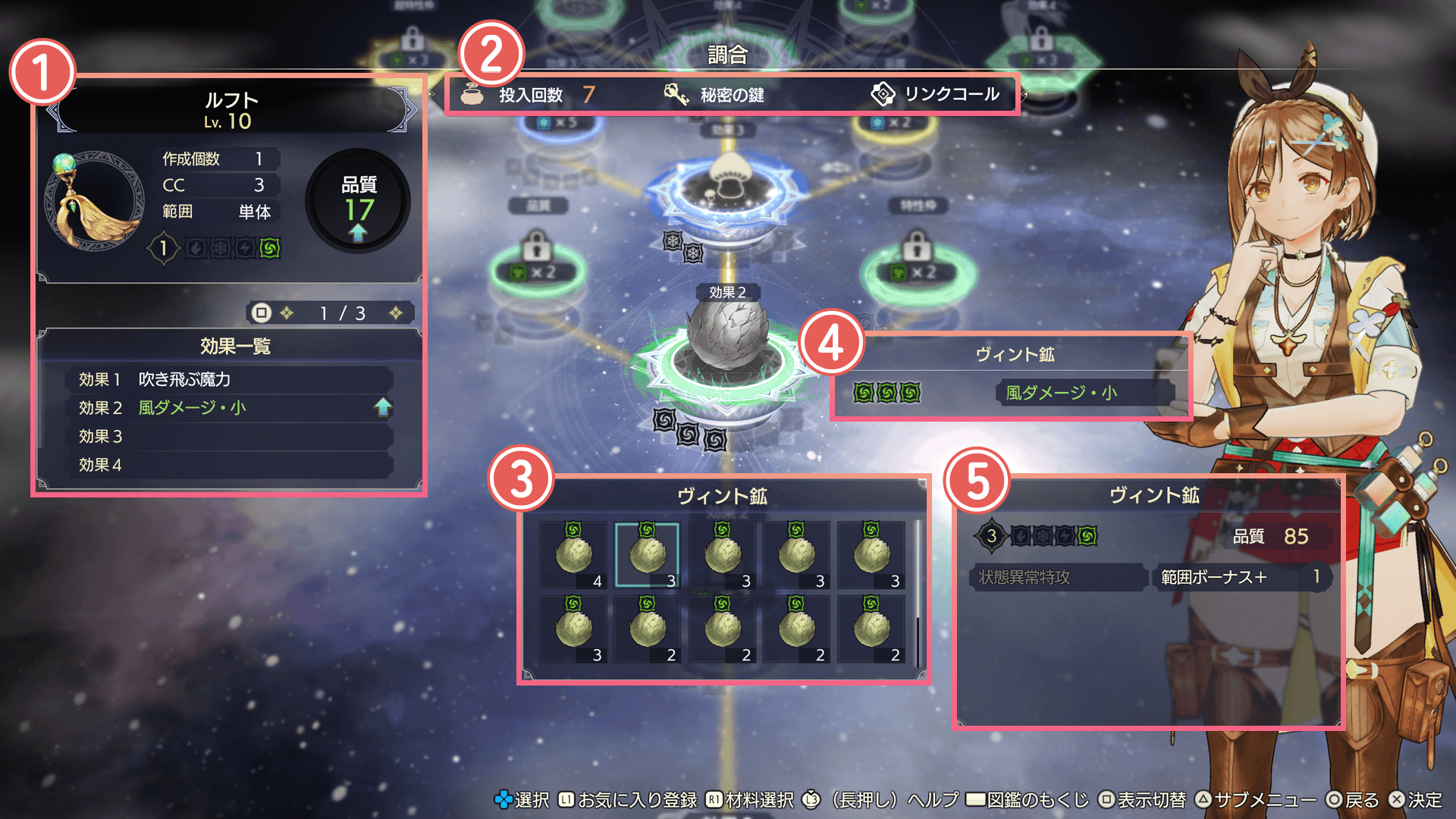Screen dimensions: 1456x819
Task: Activate the リンクコール link call option
Action: click(935, 95)
